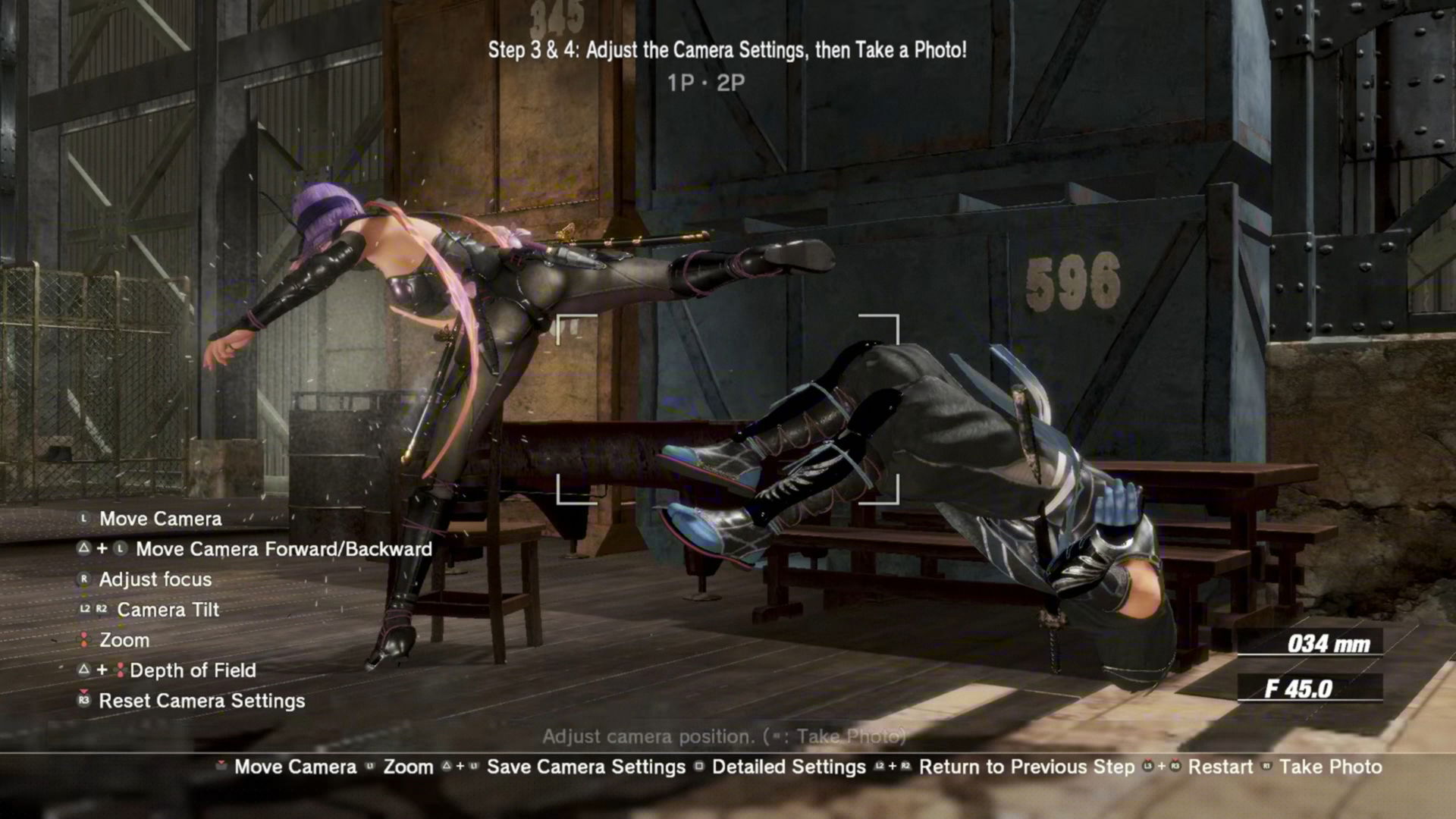The image size is (1456, 819).
Task: Click the Adjust focus entry
Action: 155,579
